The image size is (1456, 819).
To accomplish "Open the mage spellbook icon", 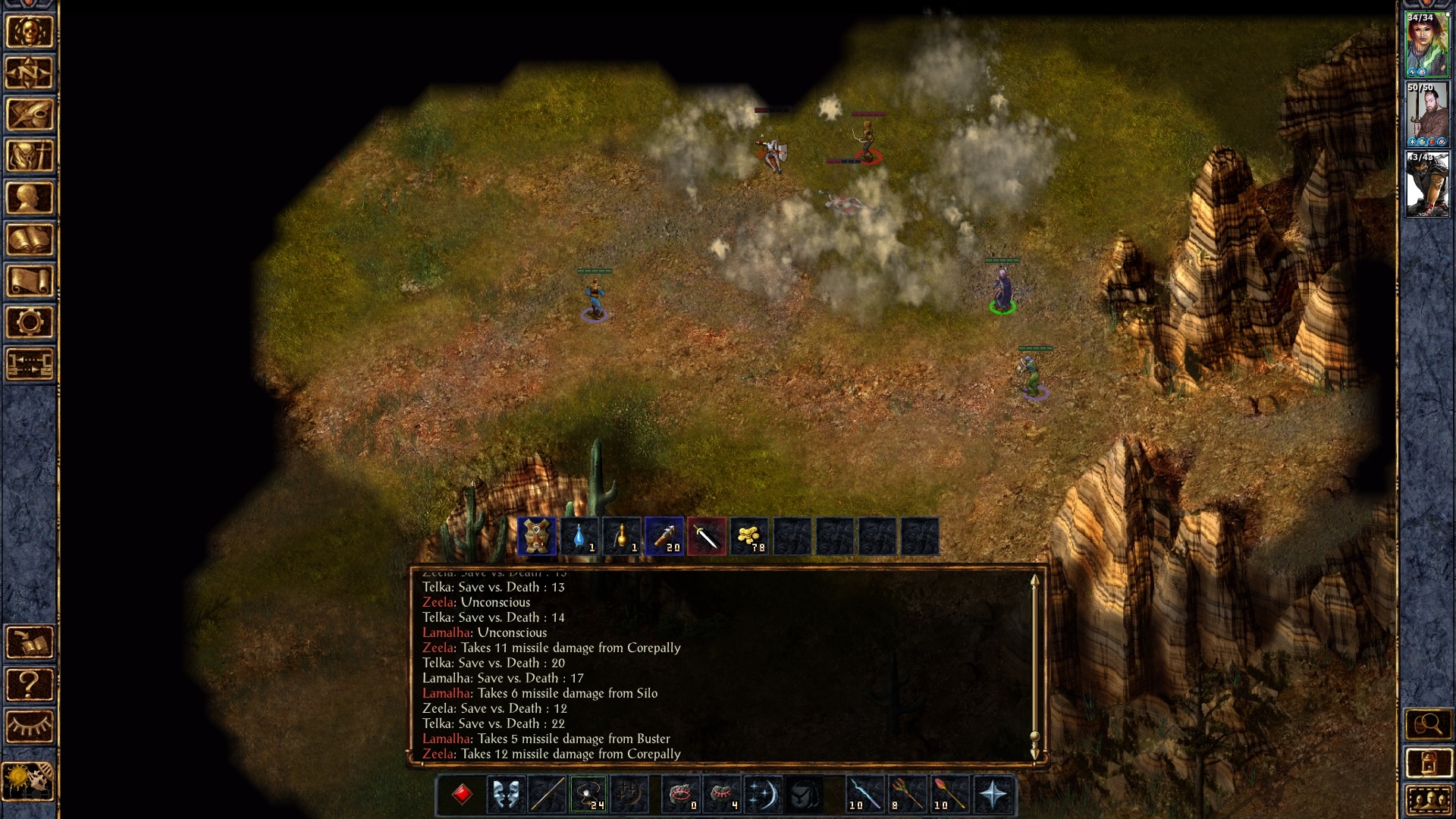I will point(30,240).
